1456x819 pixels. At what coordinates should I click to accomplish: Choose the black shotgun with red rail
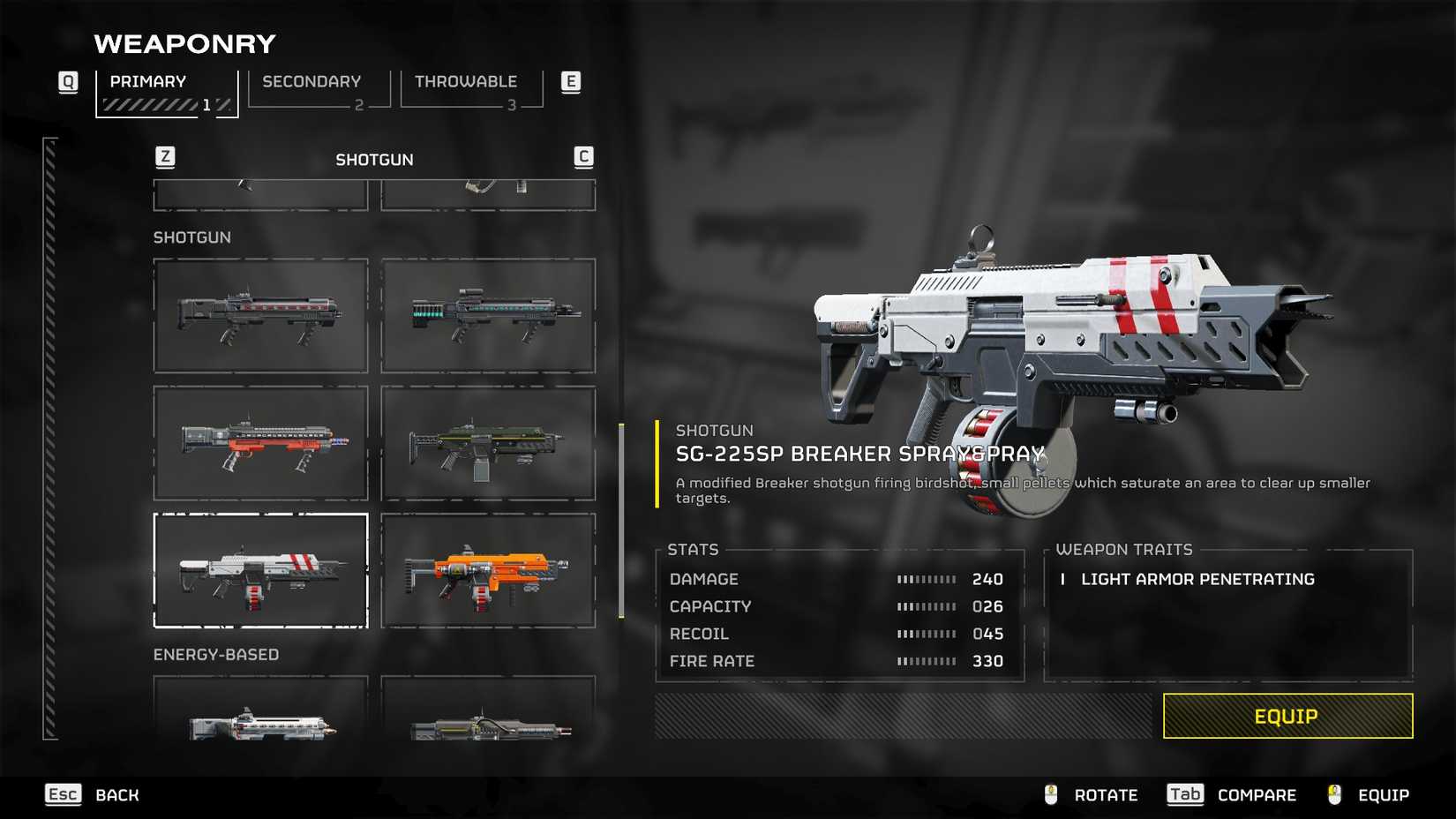coord(260,316)
